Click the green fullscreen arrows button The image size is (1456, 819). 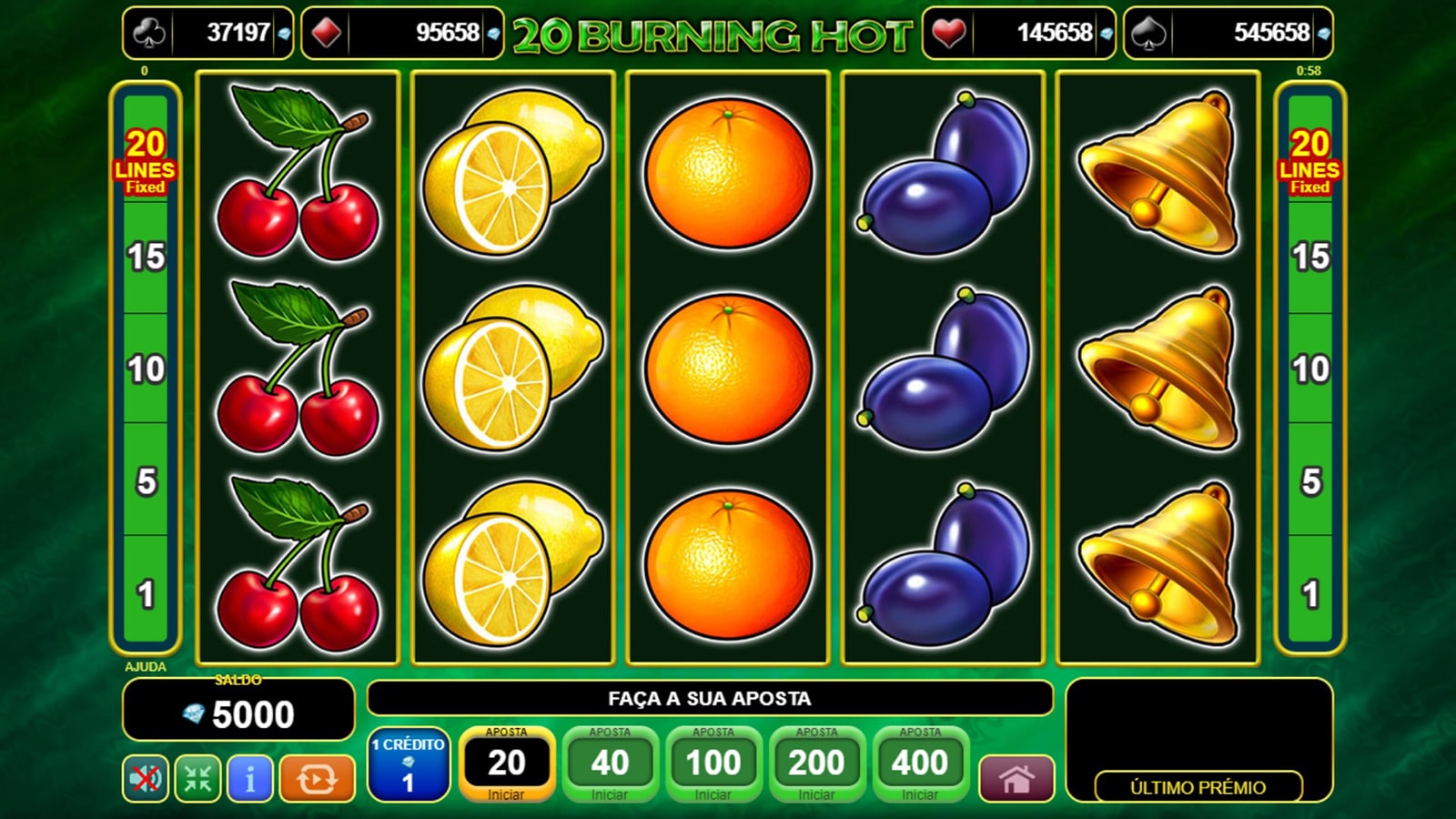pos(197,778)
